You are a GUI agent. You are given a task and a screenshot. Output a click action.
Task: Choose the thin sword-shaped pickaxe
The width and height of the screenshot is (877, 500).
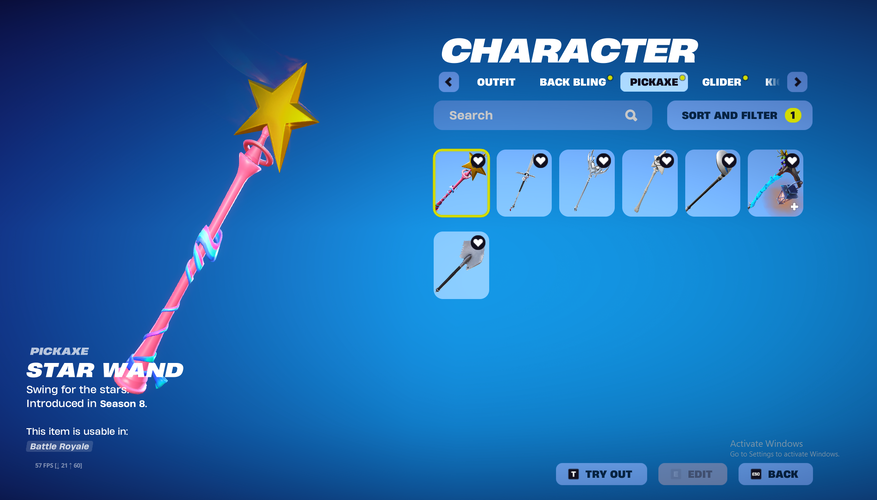point(524,183)
